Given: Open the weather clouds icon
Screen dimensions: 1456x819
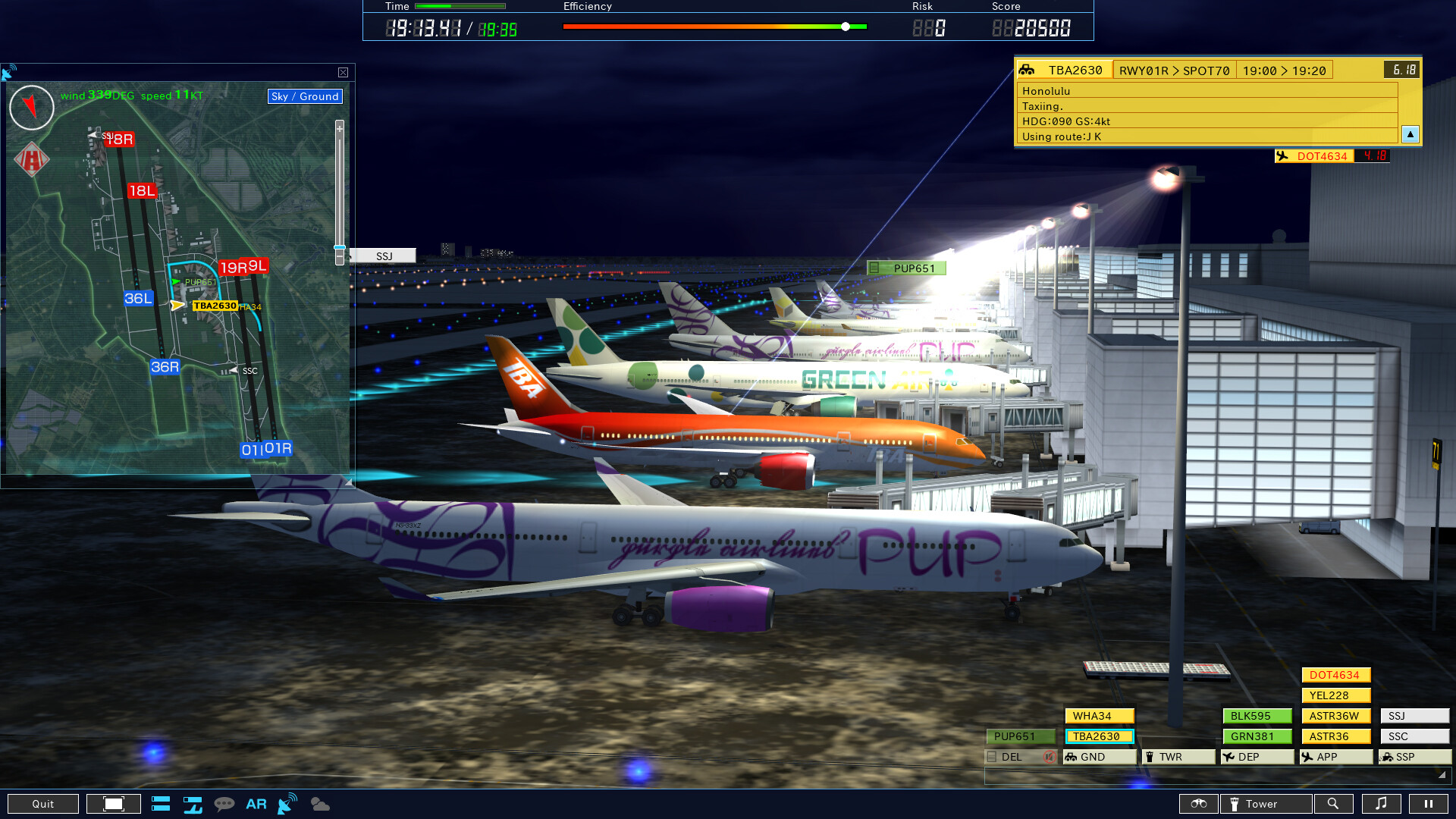Looking at the screenshot, I should 318,804.
